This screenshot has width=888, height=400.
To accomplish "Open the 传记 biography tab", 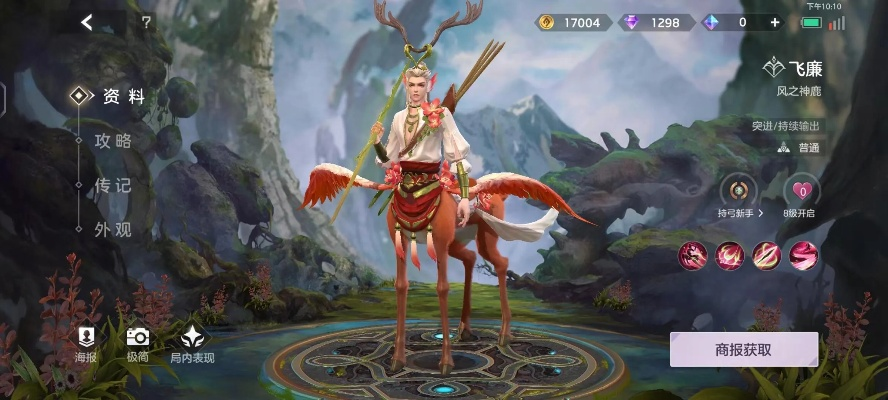I will tap(113, 185).
